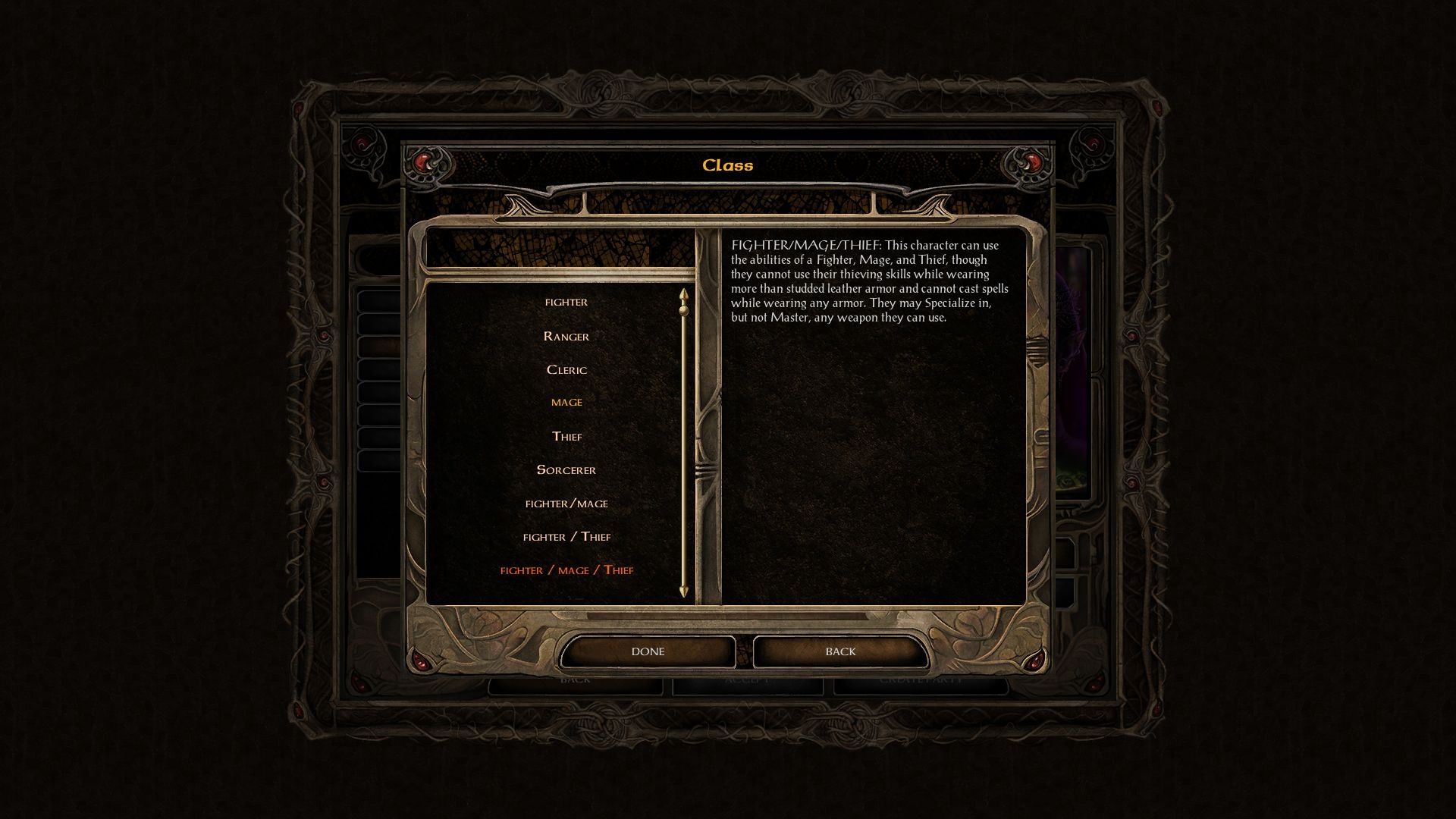Screen dimensions: 1456x819
Task: Choose the Ranger class option
Action: (x=566, y=337)
